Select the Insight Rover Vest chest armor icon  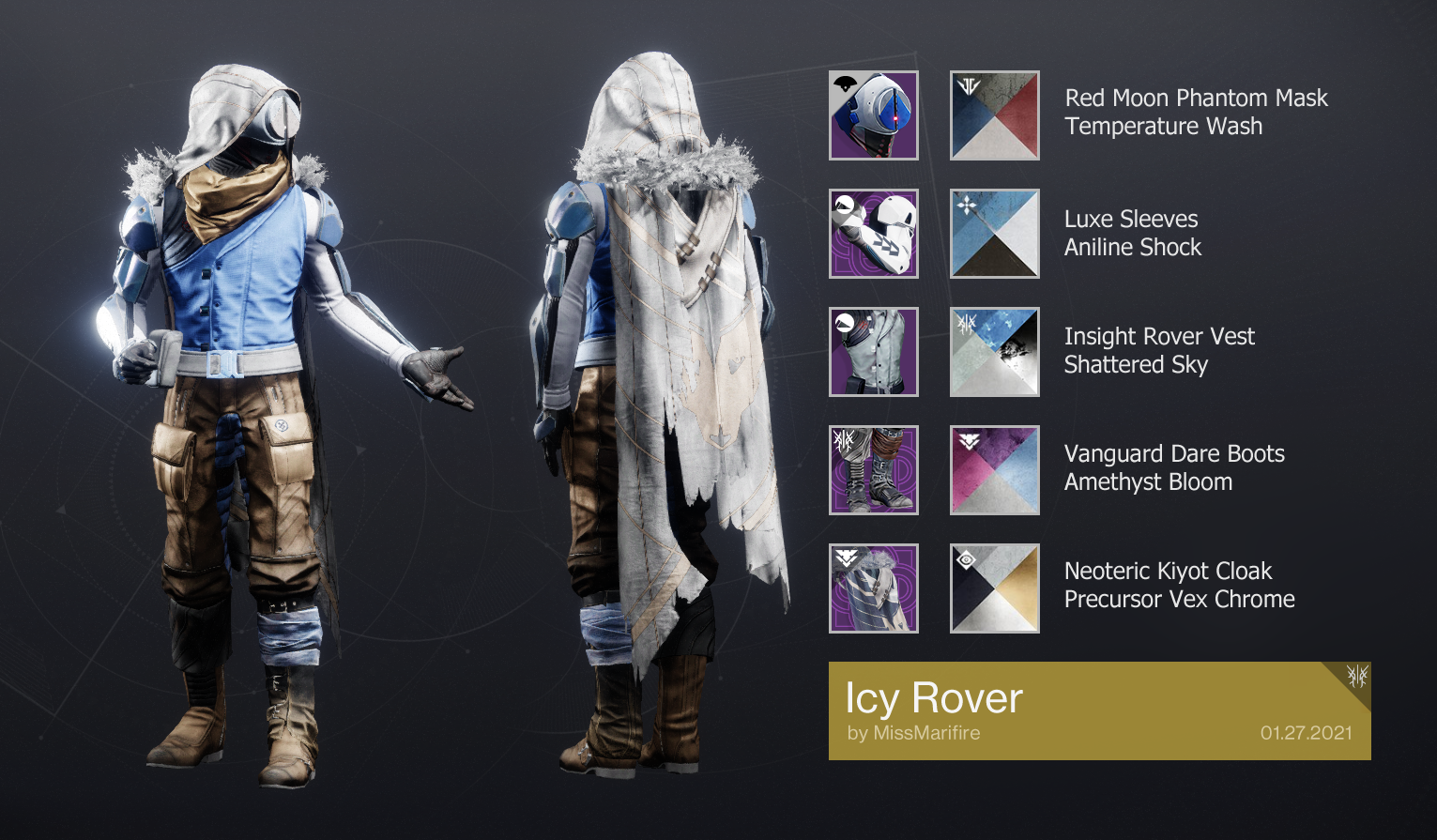tap(873, 350)
